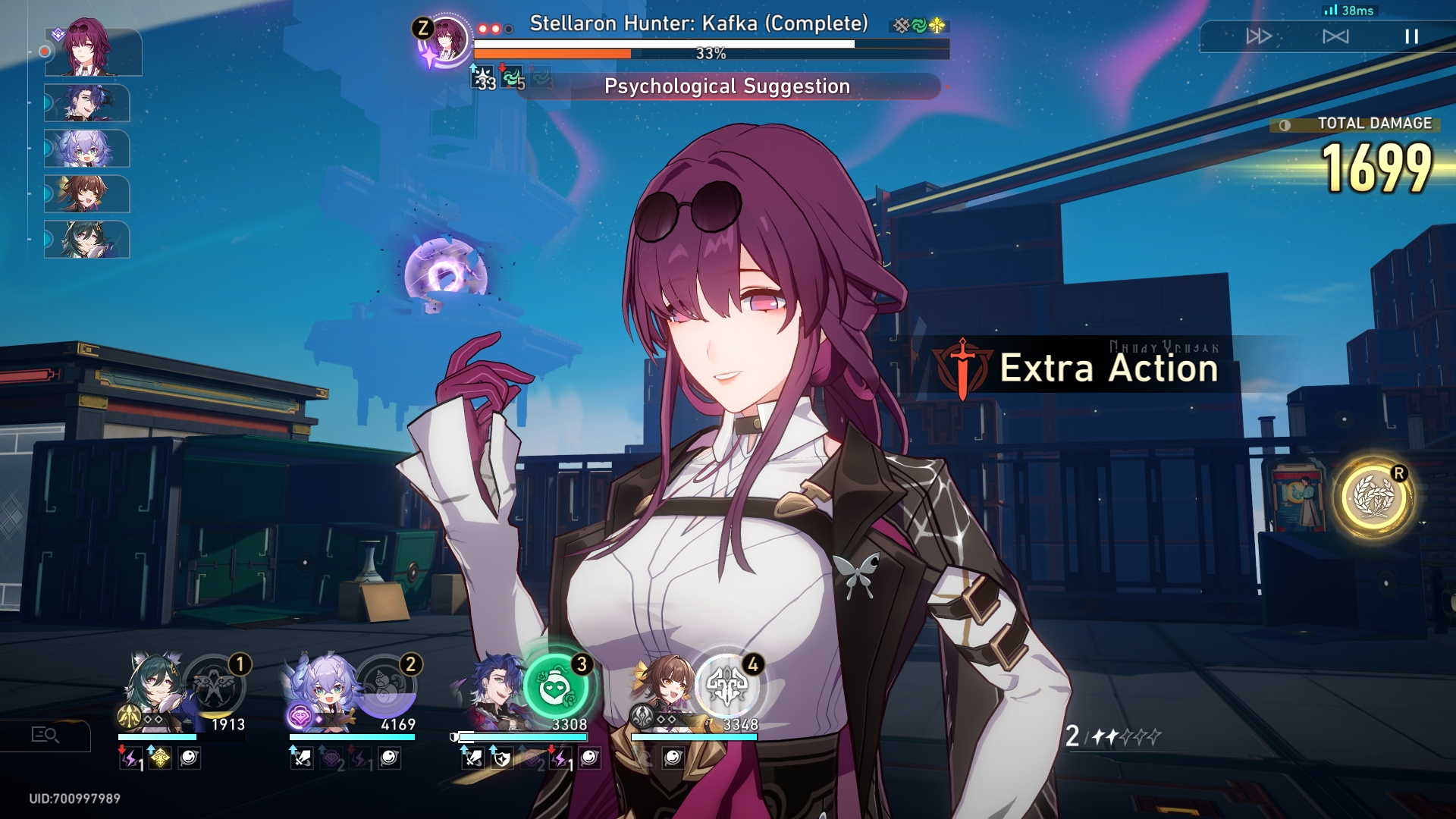The width and height of the screenshot is (1456, 819).
Task: Pause the battle
Action: 1410,36
